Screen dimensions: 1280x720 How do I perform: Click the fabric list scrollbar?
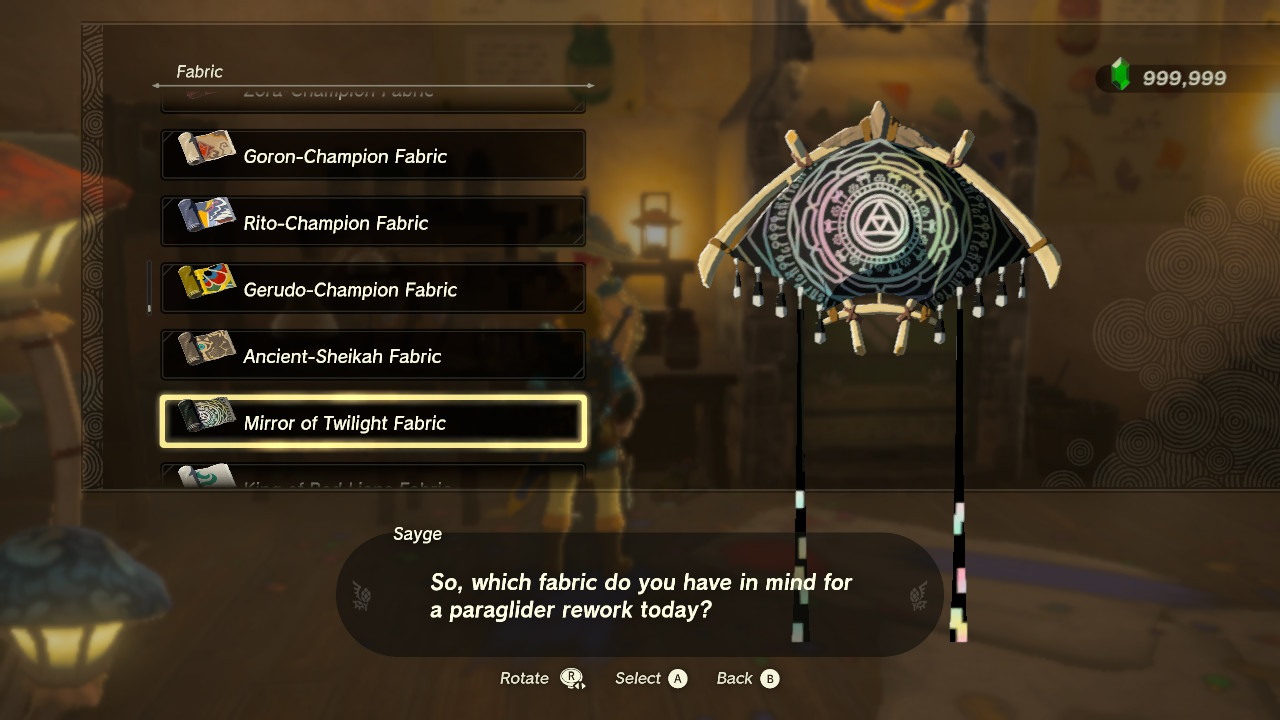coord(150,287)
